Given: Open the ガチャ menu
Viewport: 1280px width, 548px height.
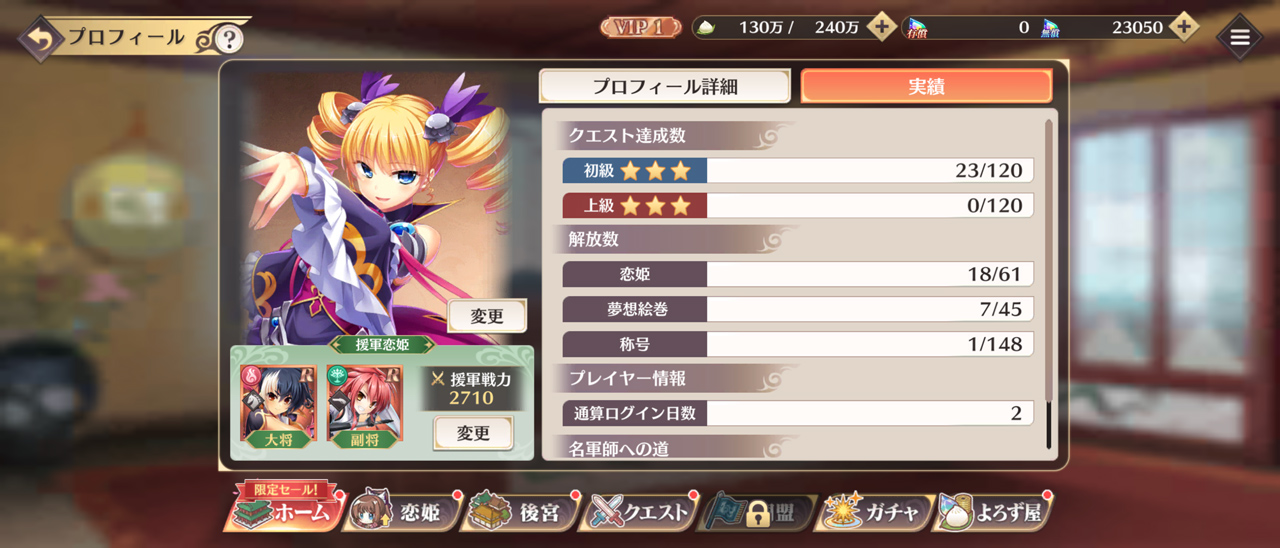Looking at the screenshot, I should (873, 513).
